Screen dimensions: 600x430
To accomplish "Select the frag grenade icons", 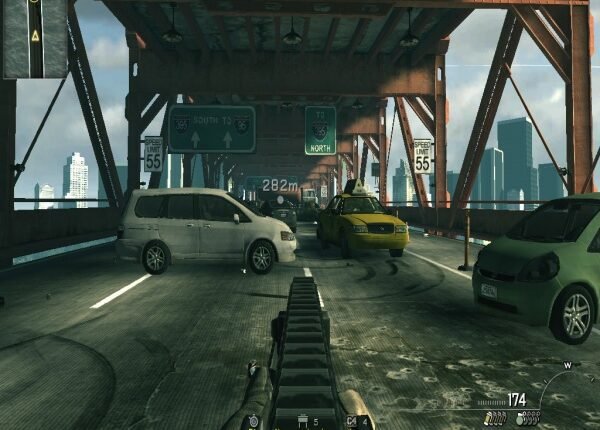I will pos(528,418).
